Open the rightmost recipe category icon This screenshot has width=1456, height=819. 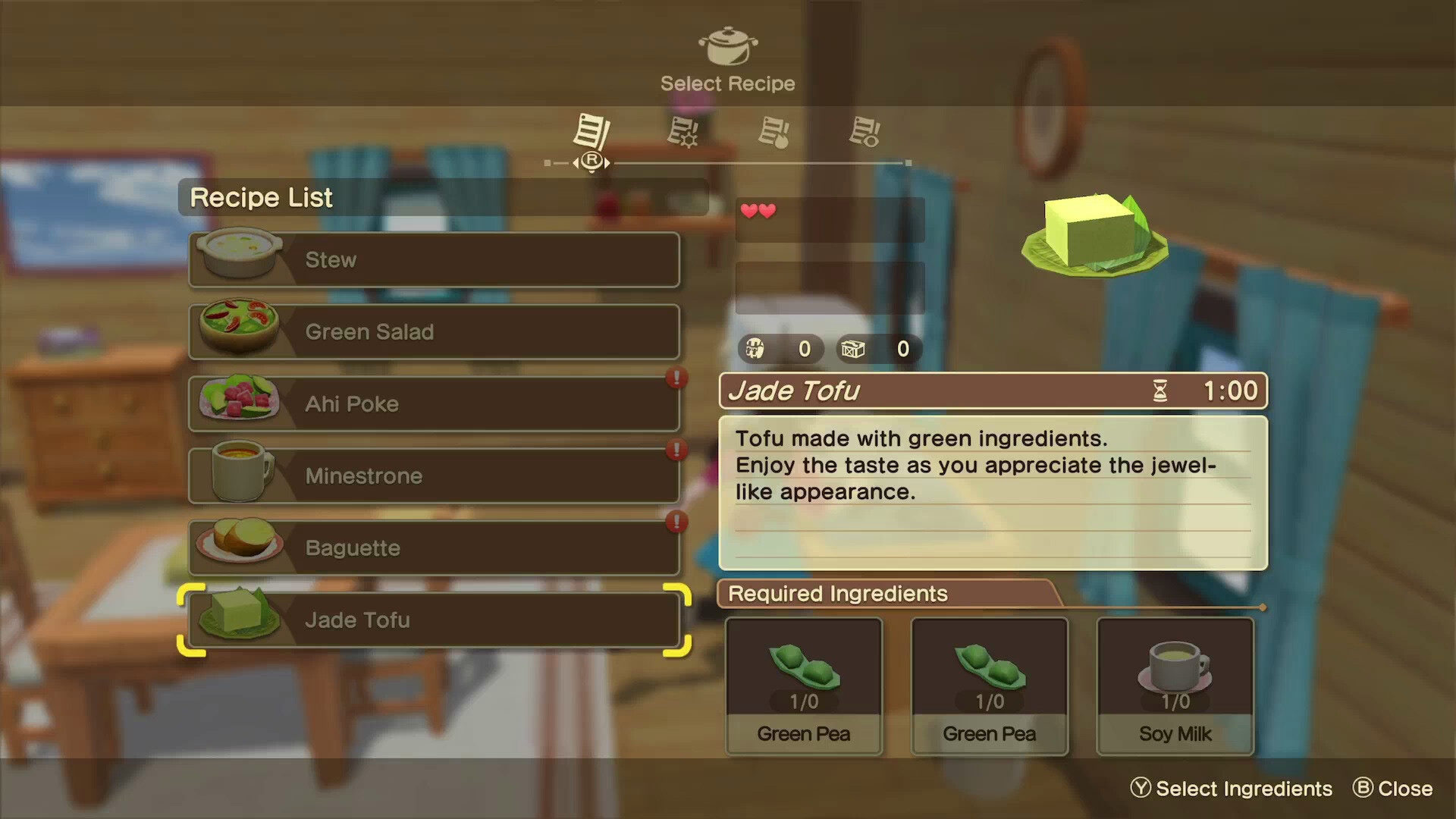(866, 133)
